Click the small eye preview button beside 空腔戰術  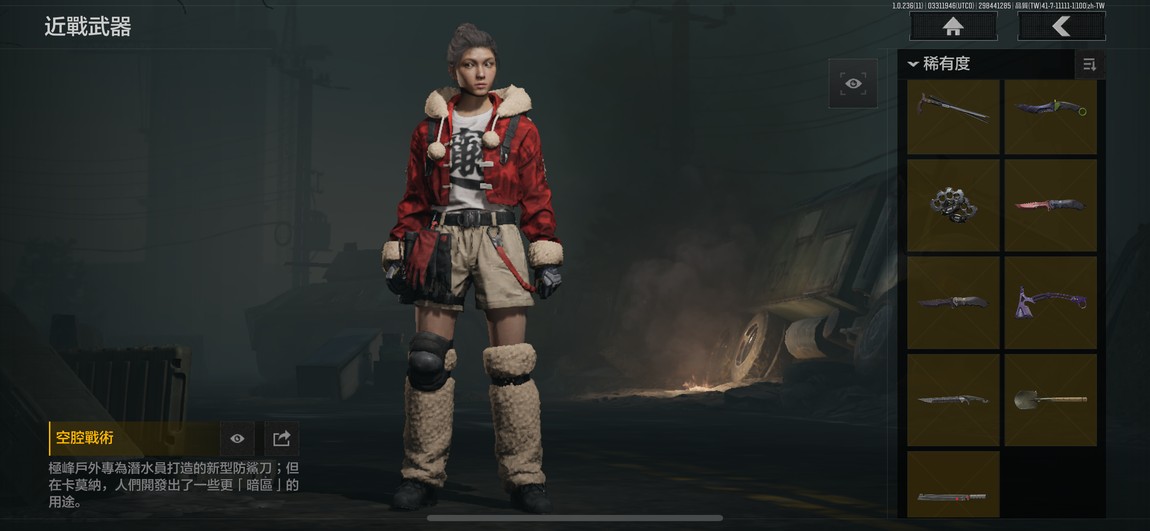point(237,439)
